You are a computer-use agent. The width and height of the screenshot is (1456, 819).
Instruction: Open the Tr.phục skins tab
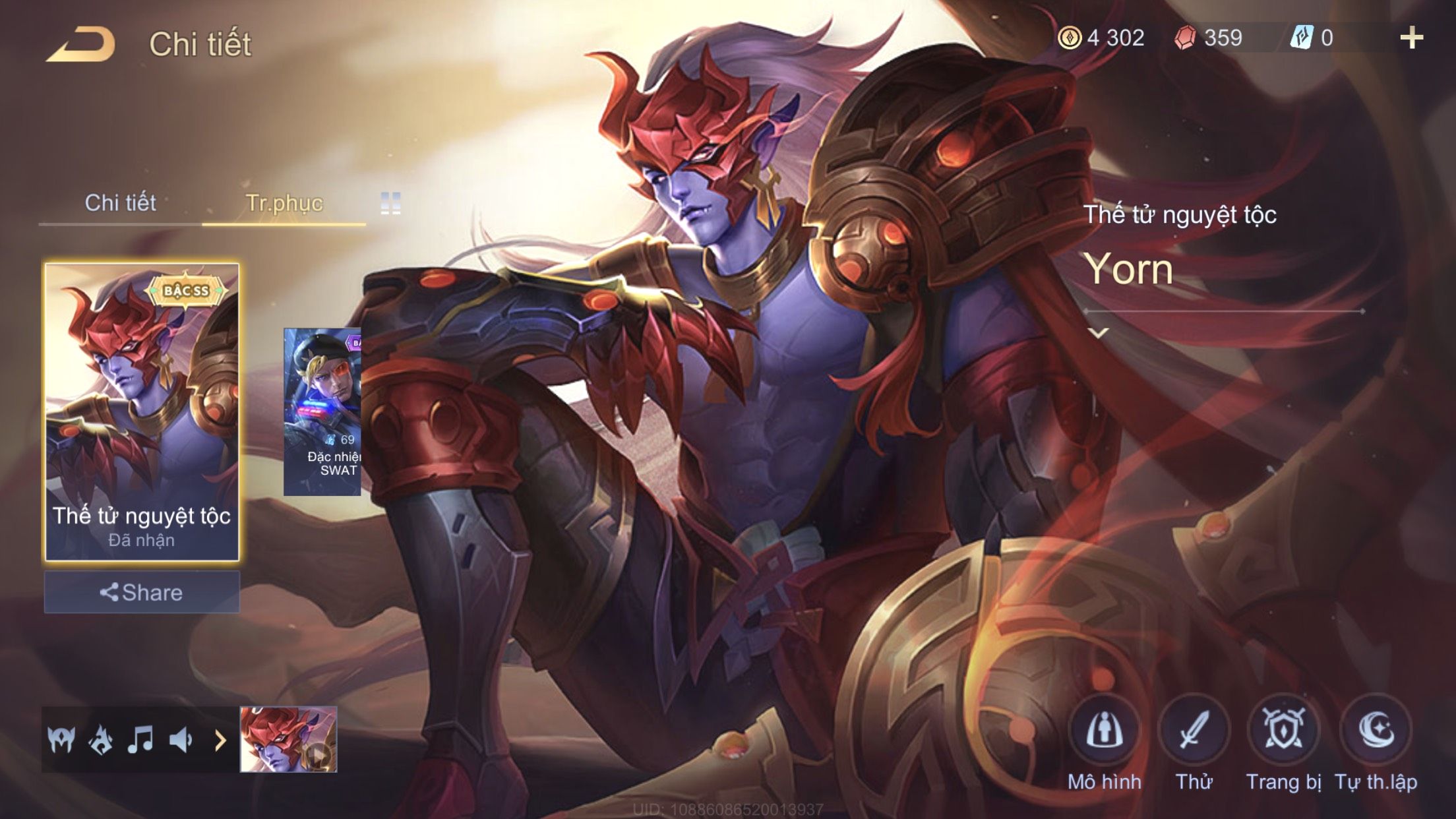(x=284, y=203)
